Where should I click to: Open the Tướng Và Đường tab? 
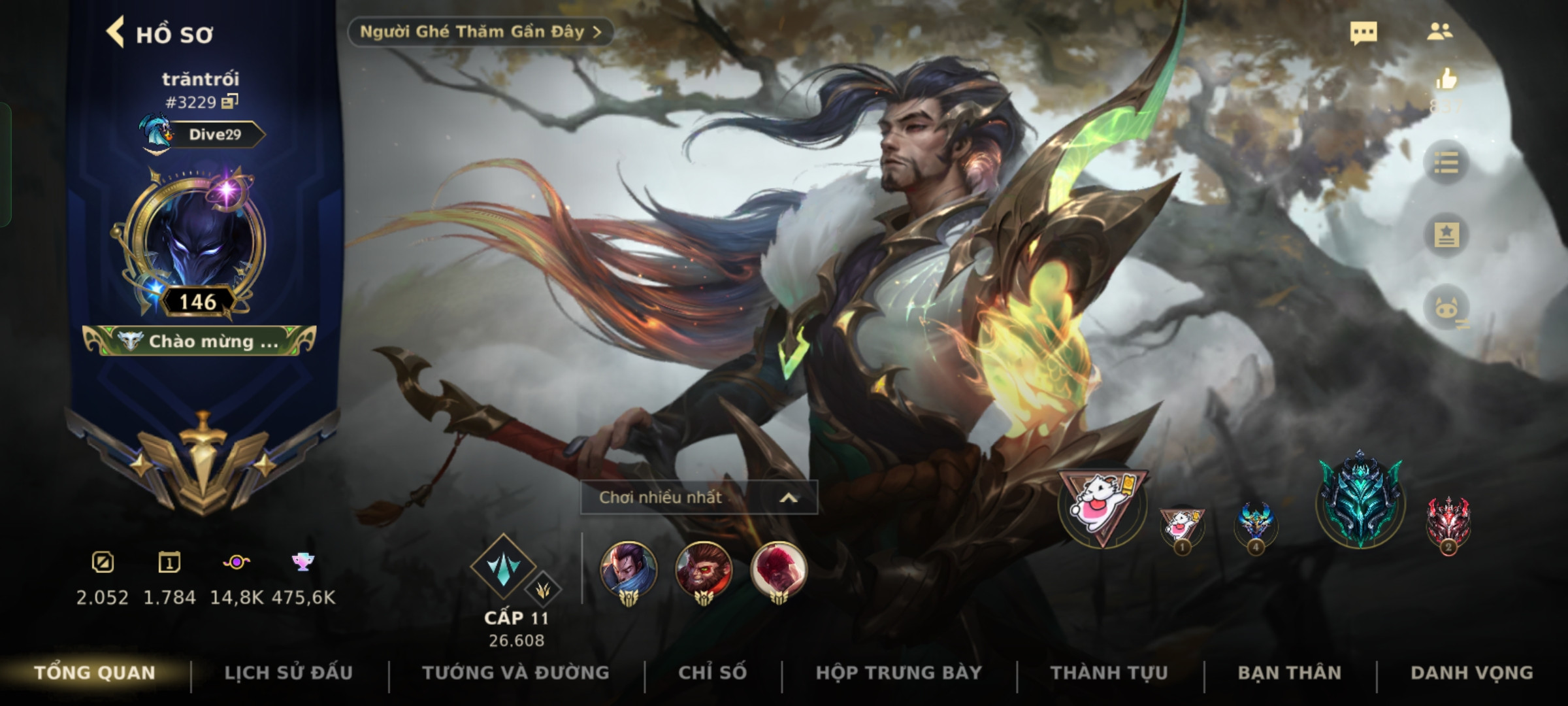click(x=515, y=673)
